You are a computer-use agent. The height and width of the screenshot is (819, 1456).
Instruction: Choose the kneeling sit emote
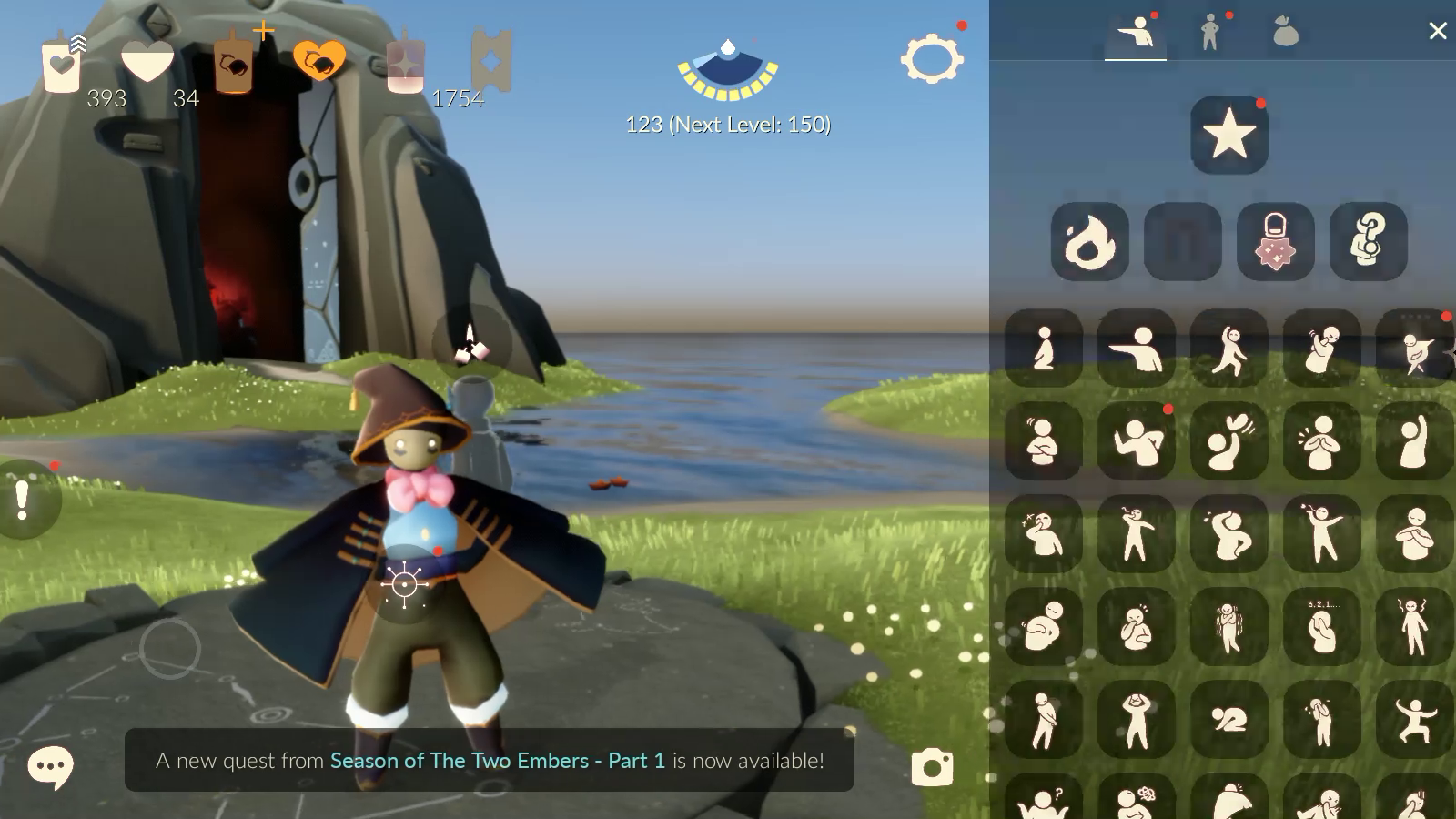[x=1044, y=348]
